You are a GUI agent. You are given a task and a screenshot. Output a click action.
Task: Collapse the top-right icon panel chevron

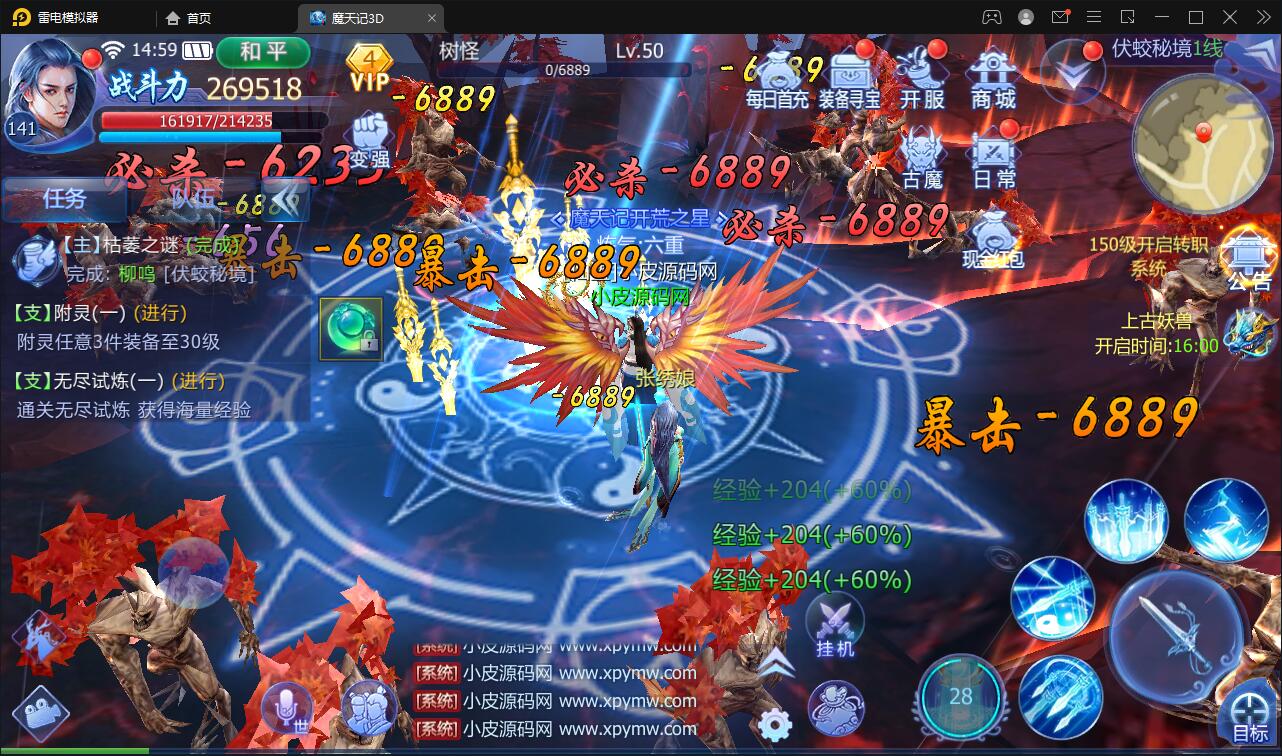coord(1075,72)
